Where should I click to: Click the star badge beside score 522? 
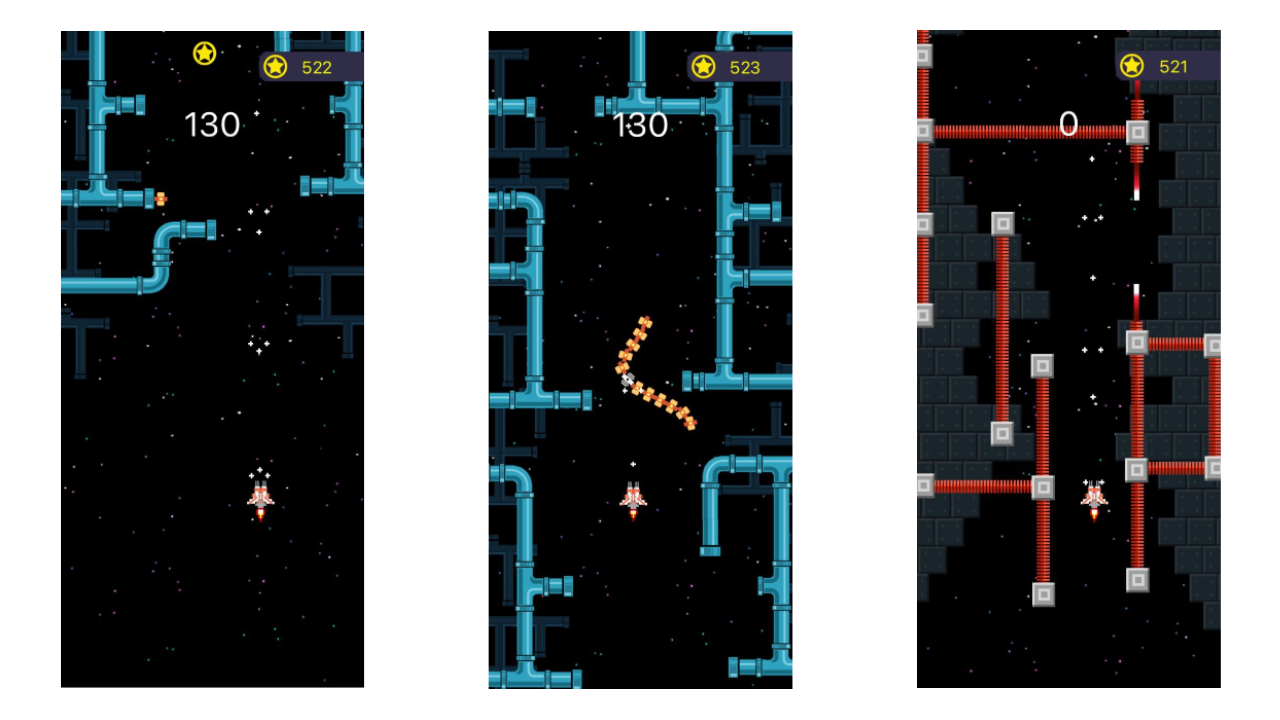pyautogui.click(x=276, y=67)
